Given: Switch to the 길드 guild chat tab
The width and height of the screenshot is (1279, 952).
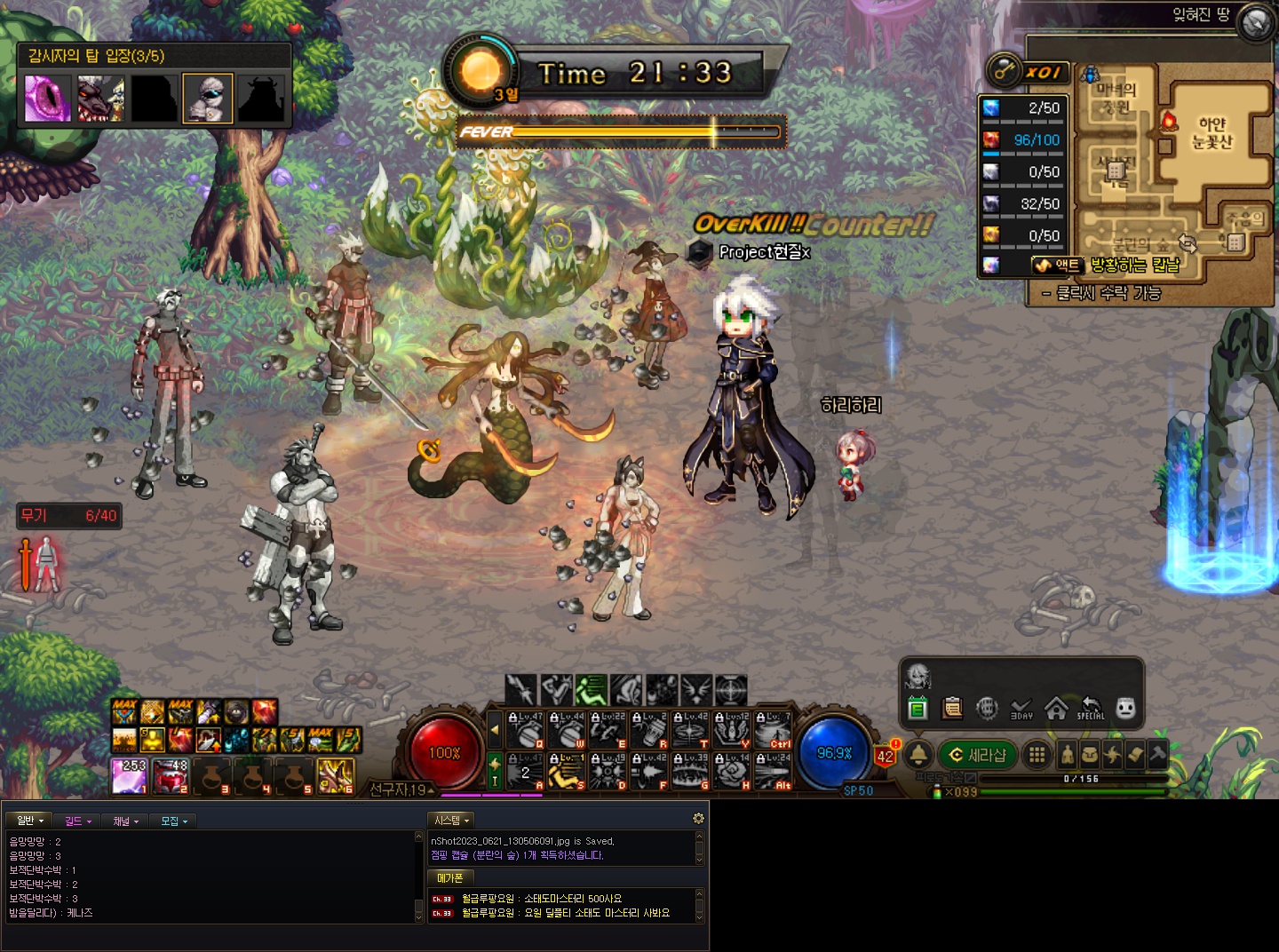Looking at the screenshot, I should pos(77,821).
